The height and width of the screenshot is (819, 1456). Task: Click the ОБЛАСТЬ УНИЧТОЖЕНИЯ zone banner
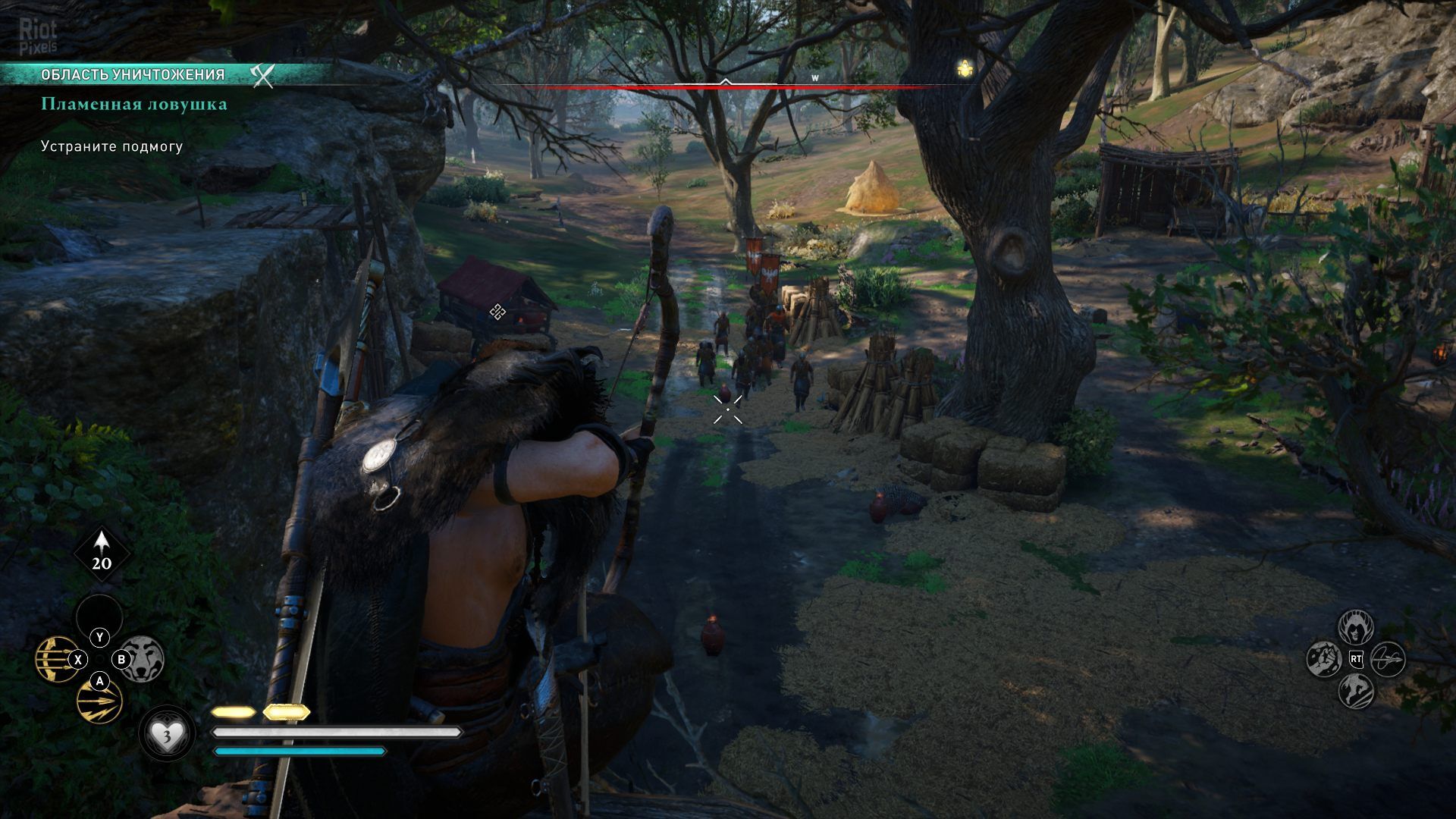coord(133,74)
